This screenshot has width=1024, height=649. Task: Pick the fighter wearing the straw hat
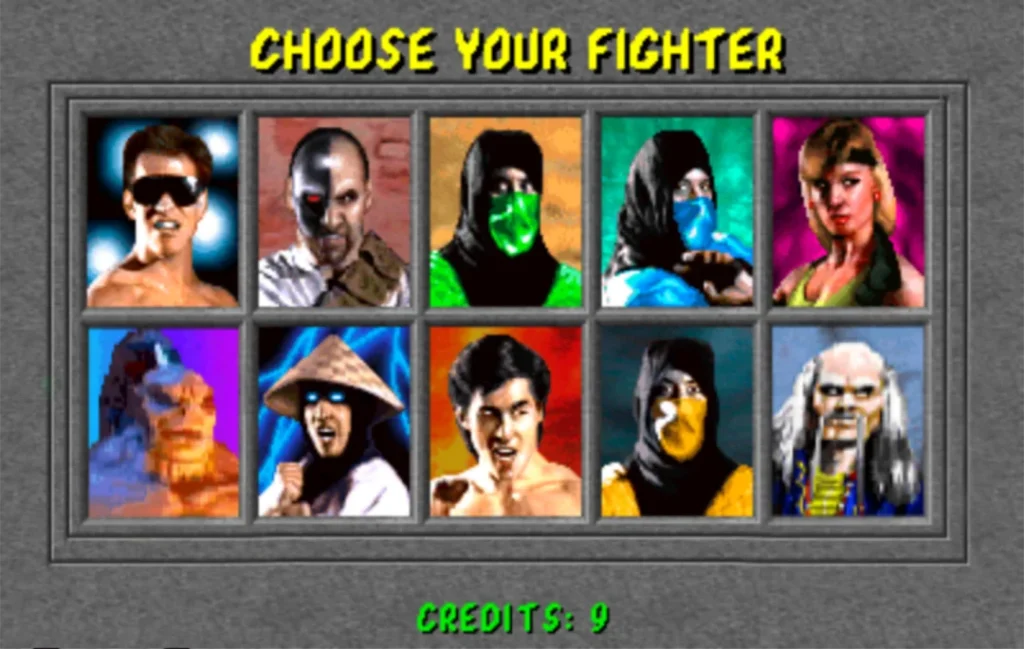point(334,422)
